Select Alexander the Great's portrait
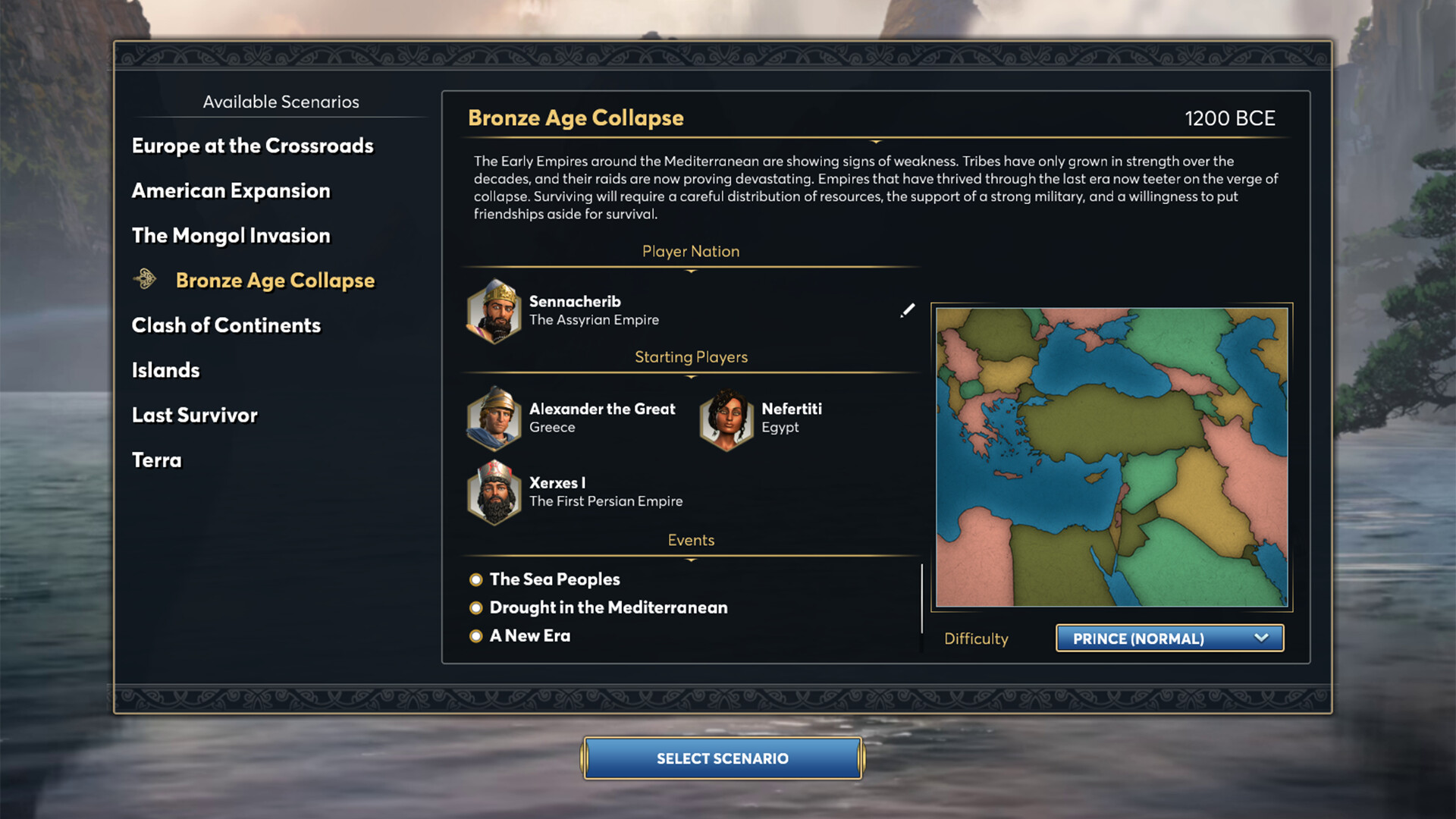 [x=493, y=419]
